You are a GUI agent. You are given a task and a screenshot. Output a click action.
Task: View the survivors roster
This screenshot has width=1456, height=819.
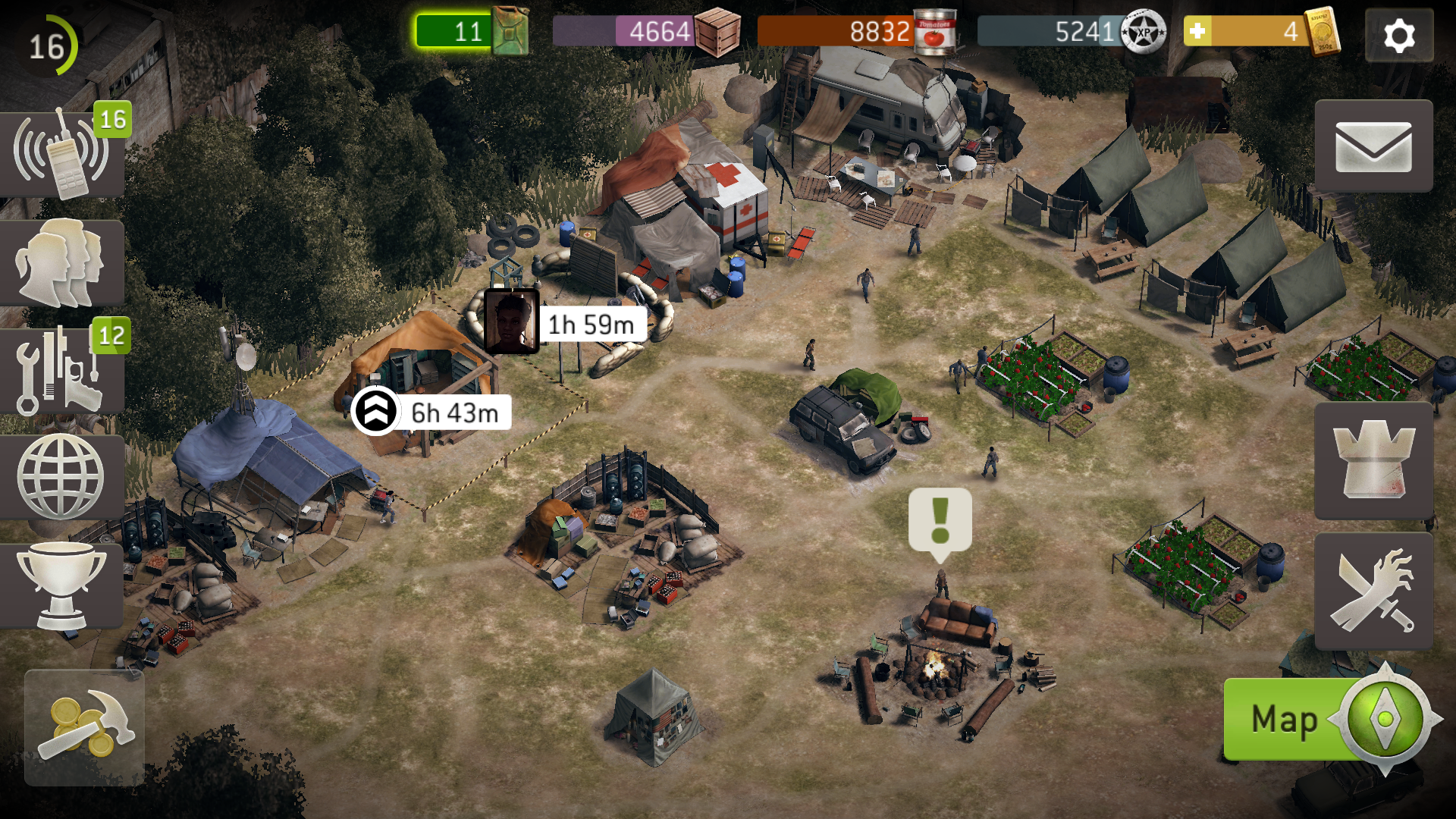pos(61,262)
